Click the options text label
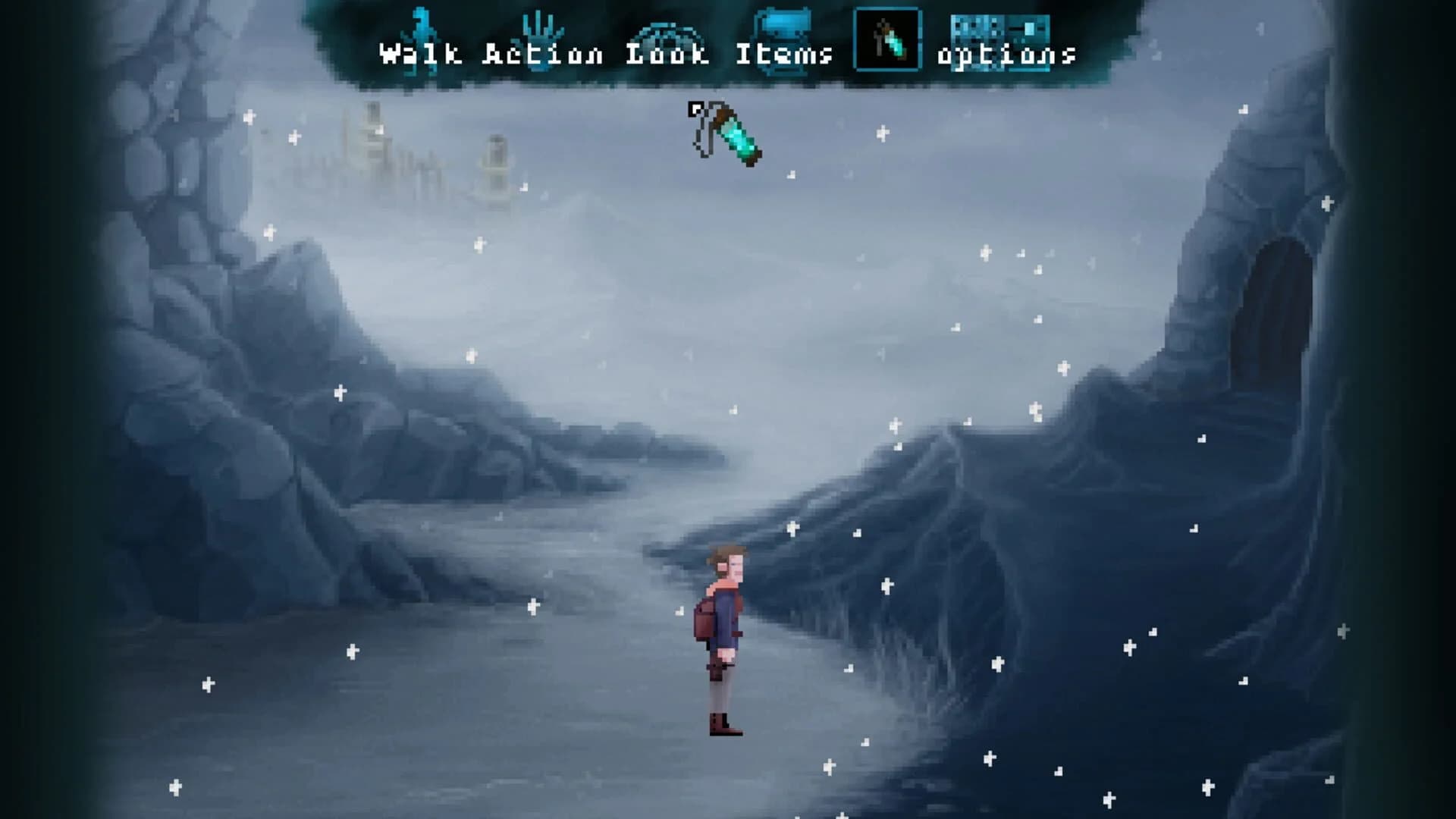The width and height of the screenshot is (1456, 819). (x=1007, y=55)
